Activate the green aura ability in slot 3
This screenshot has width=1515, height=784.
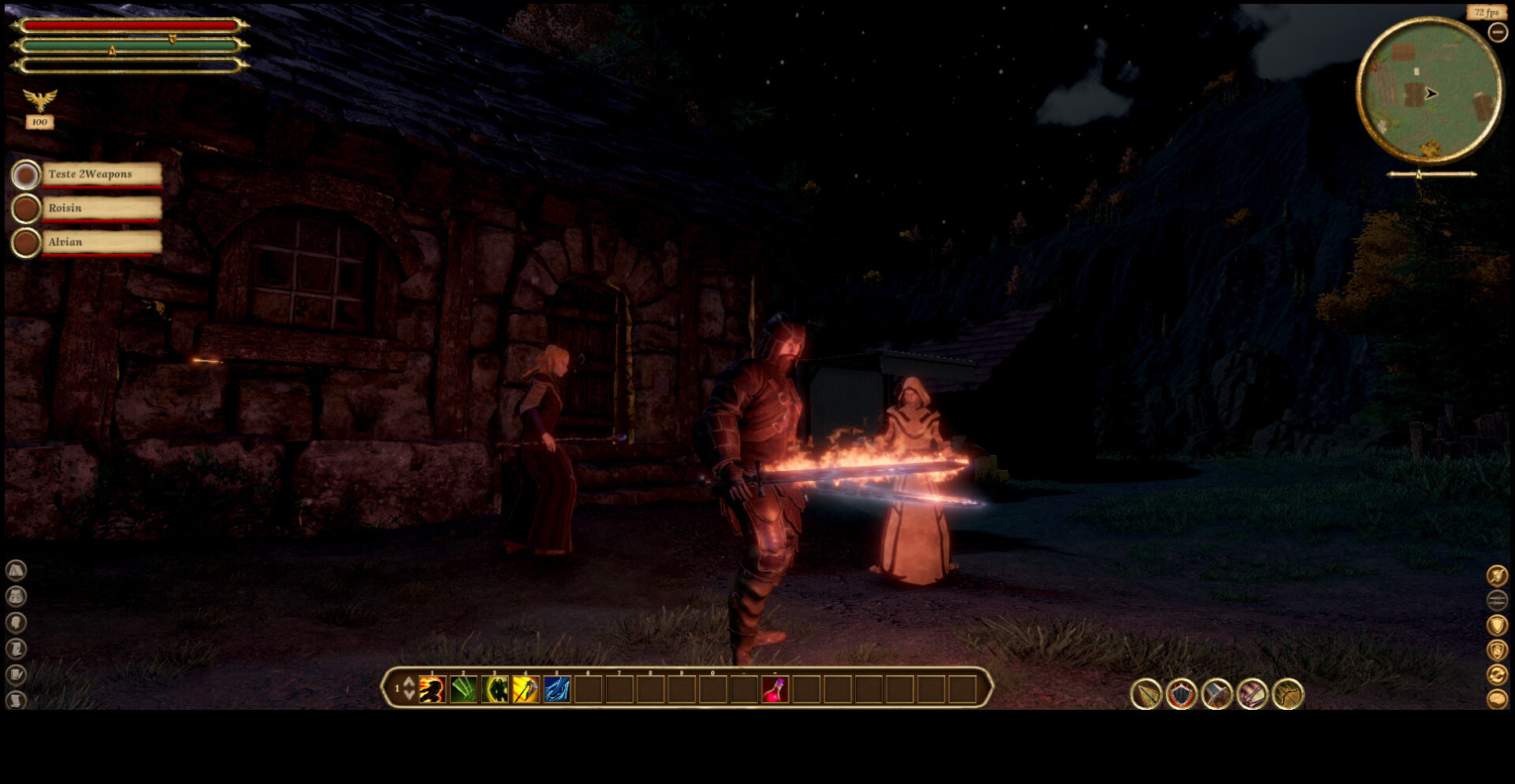tap(495, 690)
